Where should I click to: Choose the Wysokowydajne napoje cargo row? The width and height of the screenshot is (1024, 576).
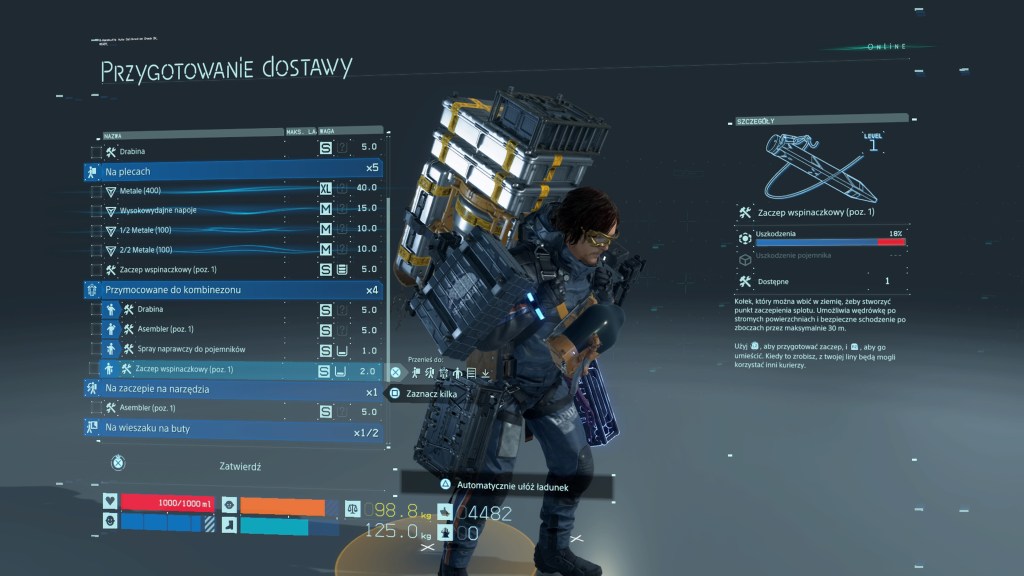click(x=230, y=209)
